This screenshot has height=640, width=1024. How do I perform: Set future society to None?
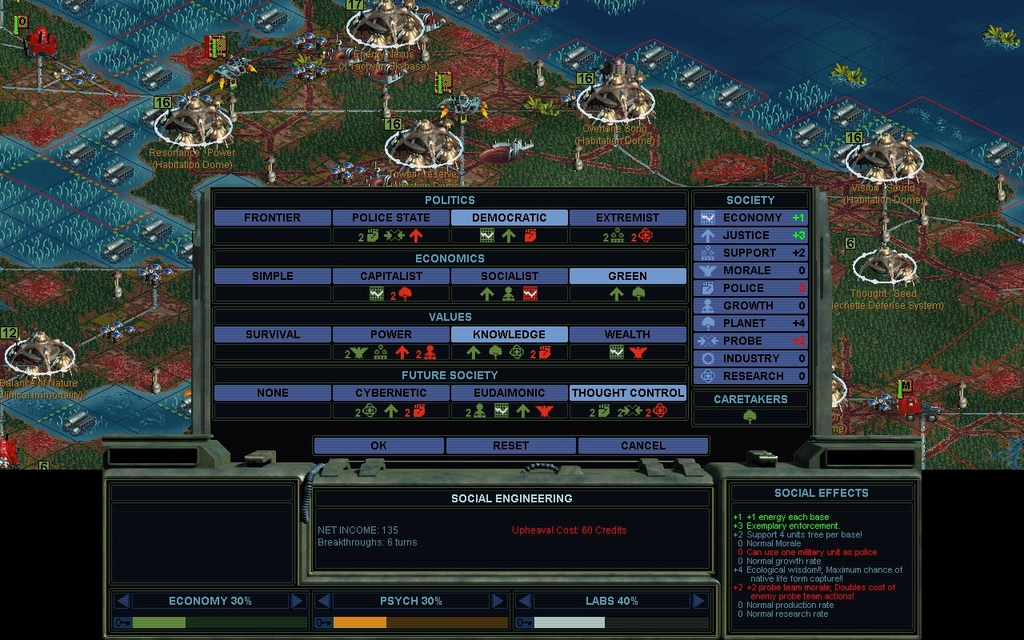pos(272,393)
